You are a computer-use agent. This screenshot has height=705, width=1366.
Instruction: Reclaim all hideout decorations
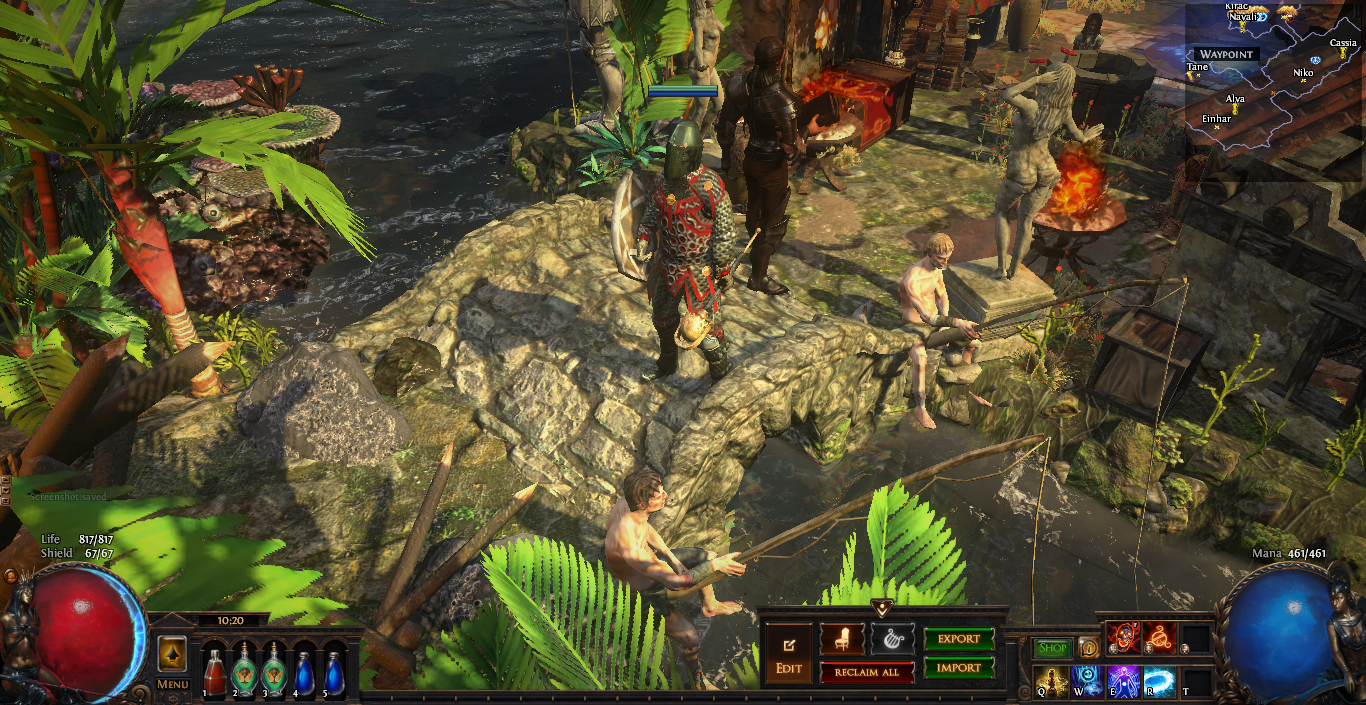point(867,672)
